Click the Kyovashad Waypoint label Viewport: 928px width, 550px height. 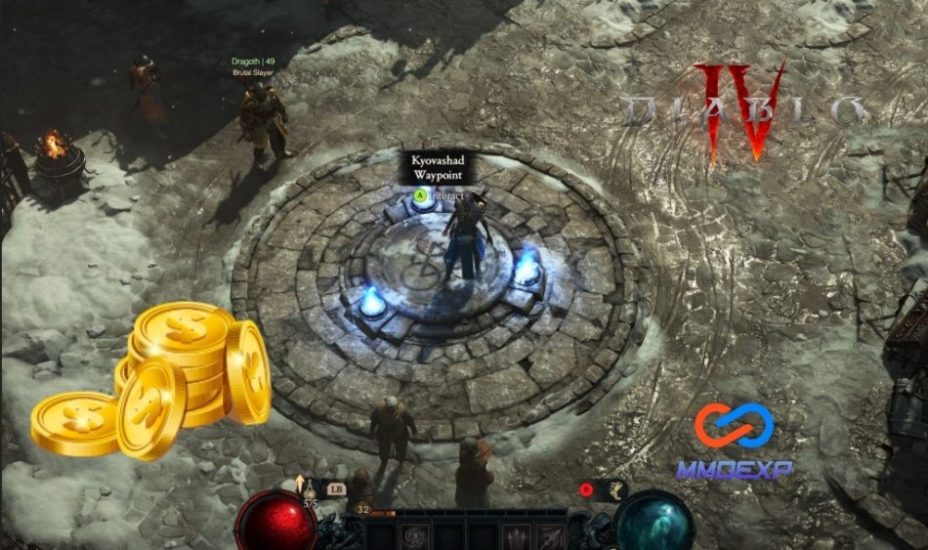point(437,167)
